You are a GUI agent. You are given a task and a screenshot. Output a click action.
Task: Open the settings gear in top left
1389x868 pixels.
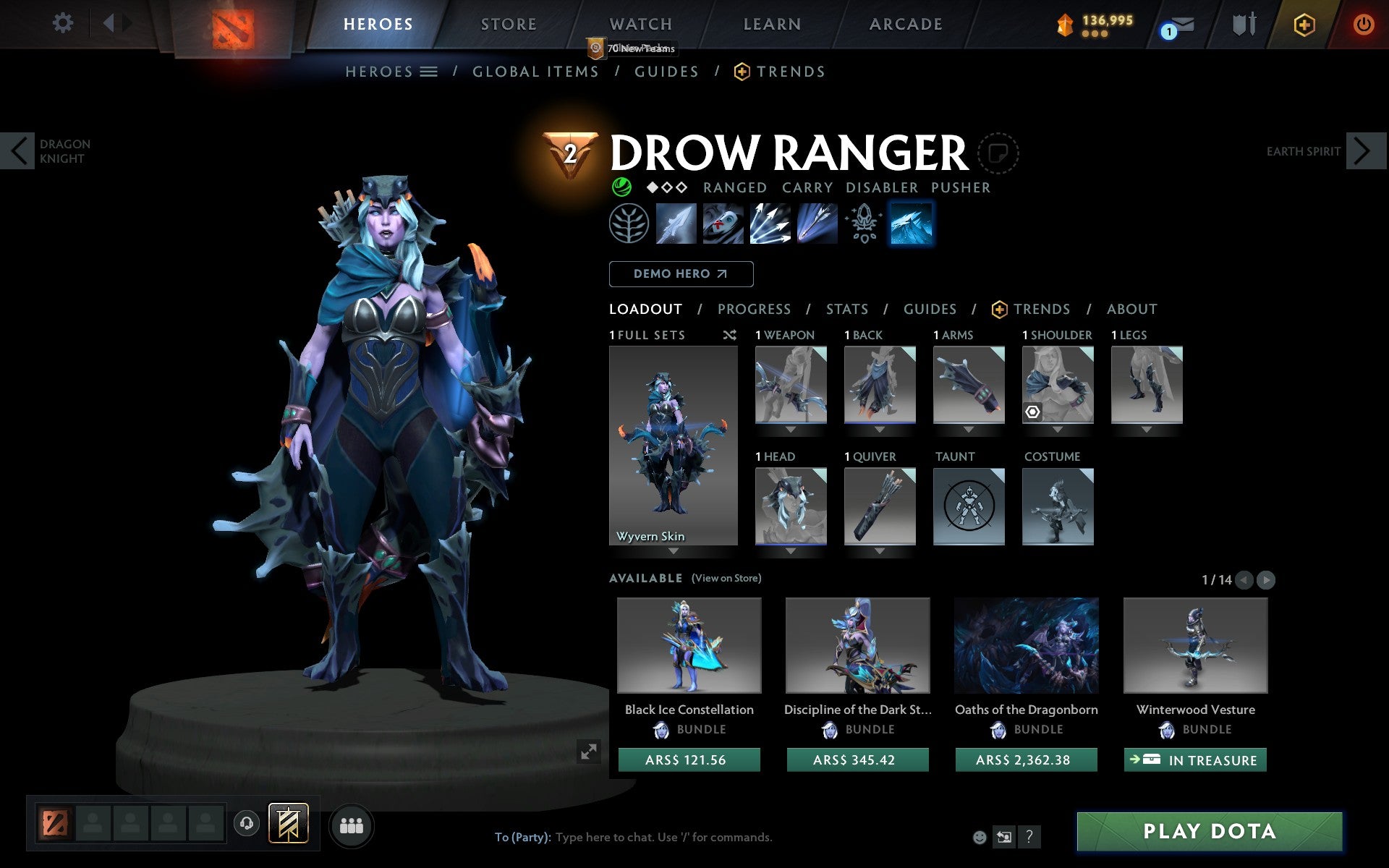(64, 23)
